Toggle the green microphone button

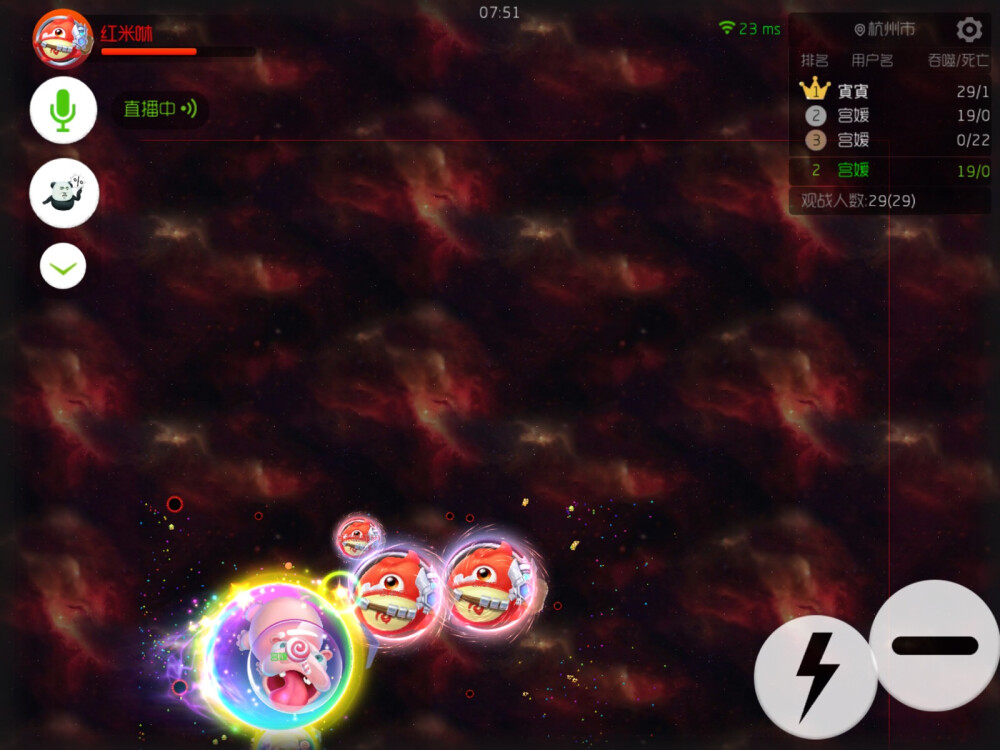point(63,110)
